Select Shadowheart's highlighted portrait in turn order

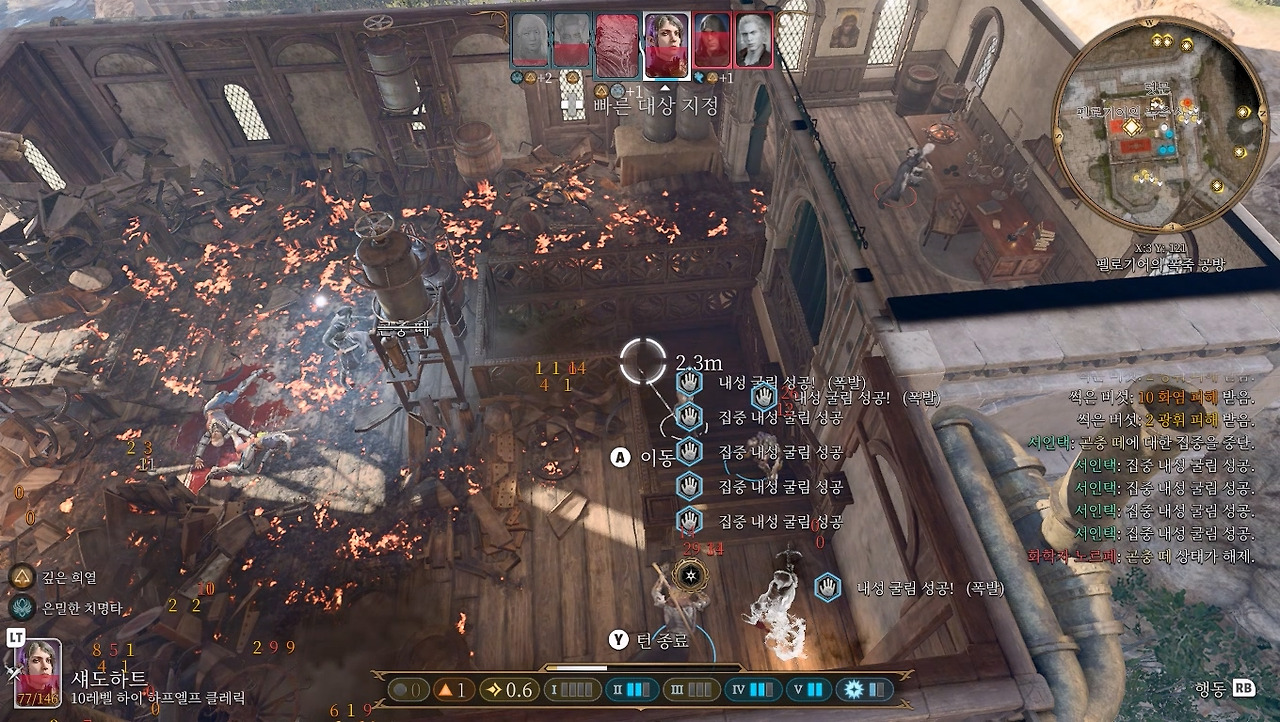666,45
